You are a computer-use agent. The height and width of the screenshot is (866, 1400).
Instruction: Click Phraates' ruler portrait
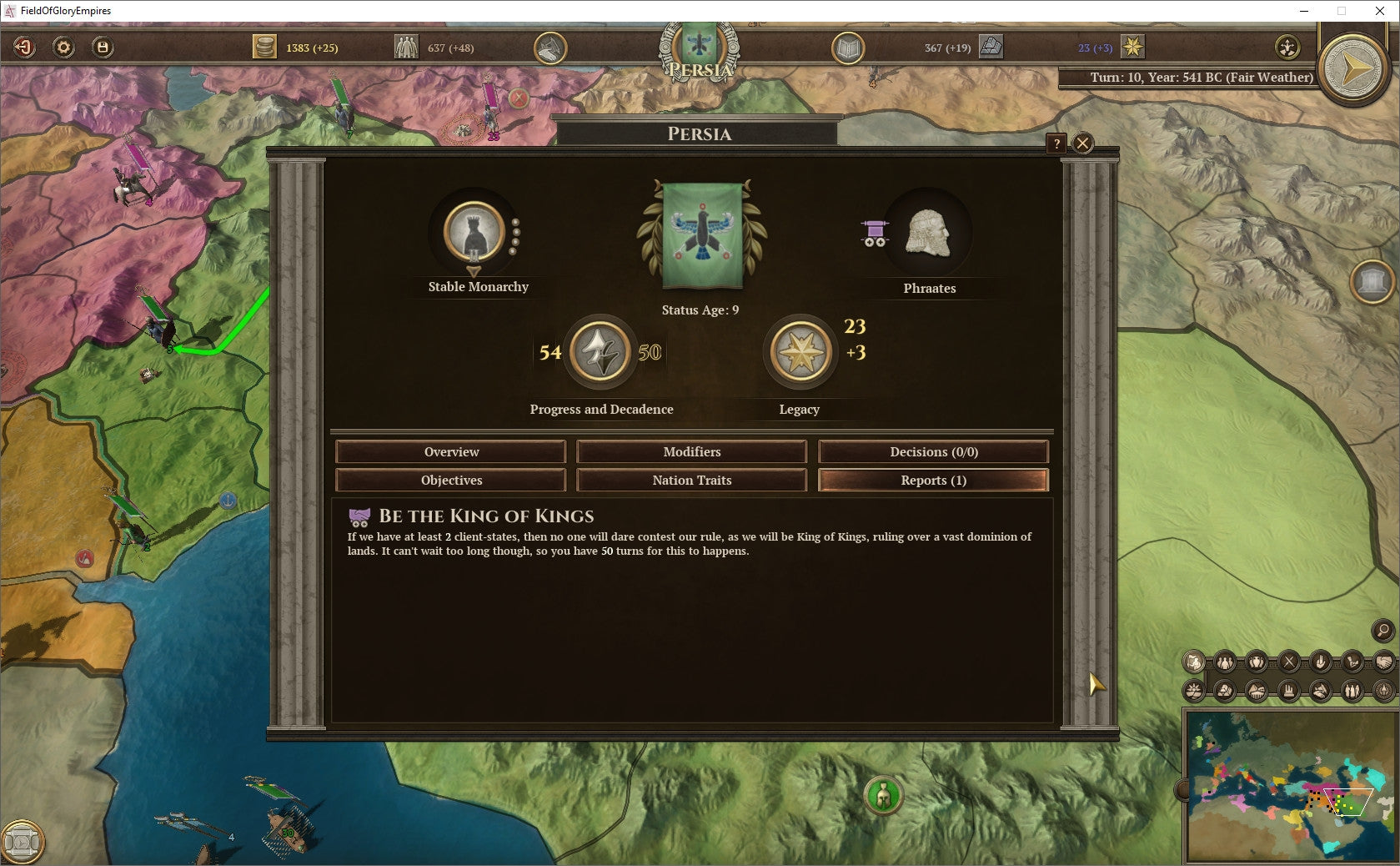pos(928,234)
